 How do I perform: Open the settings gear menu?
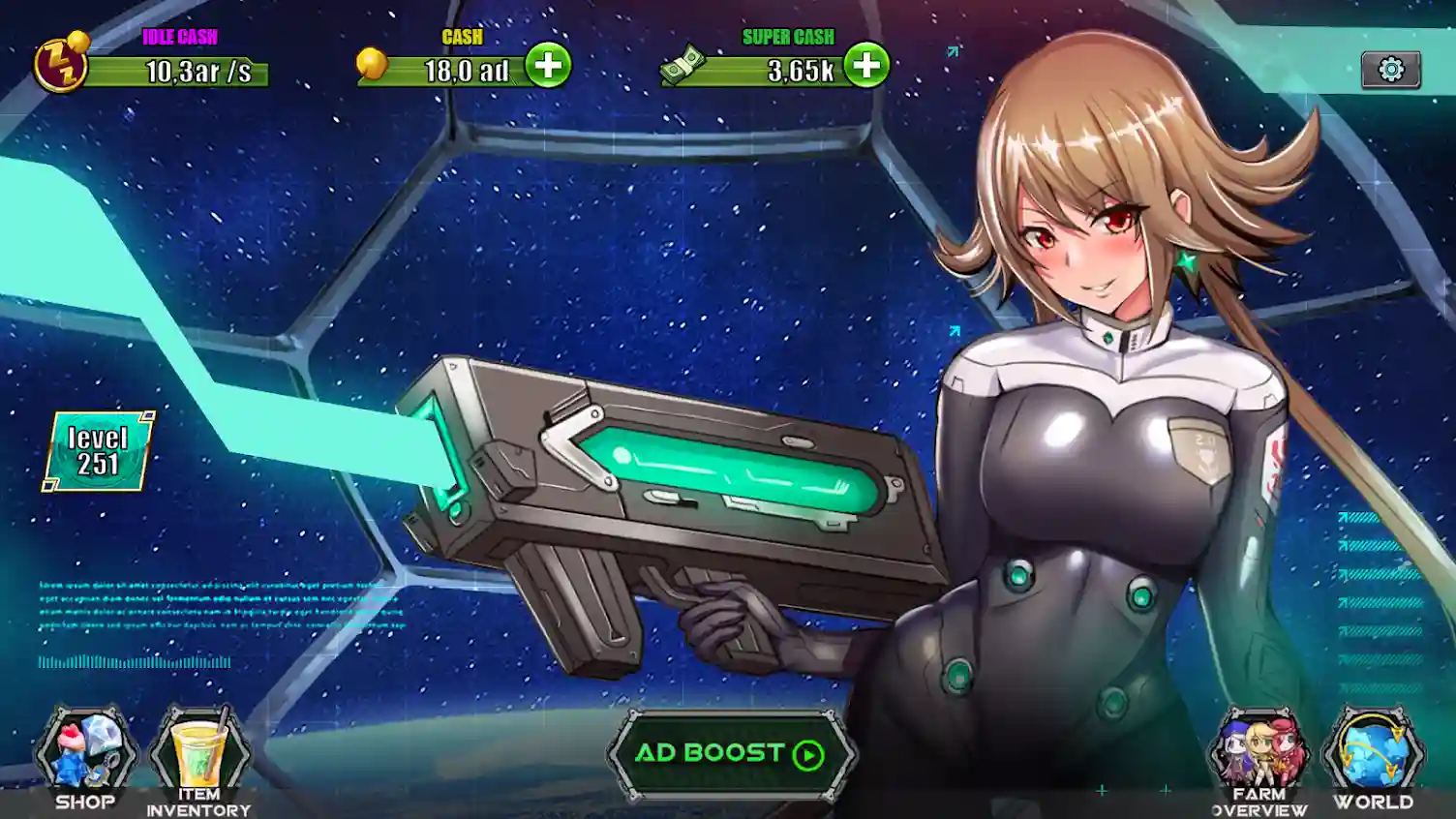coord(1391,69)
